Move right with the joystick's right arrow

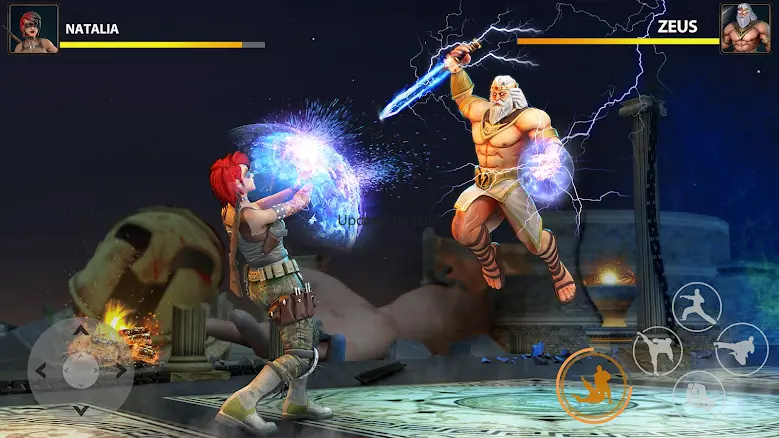point(121,371)
